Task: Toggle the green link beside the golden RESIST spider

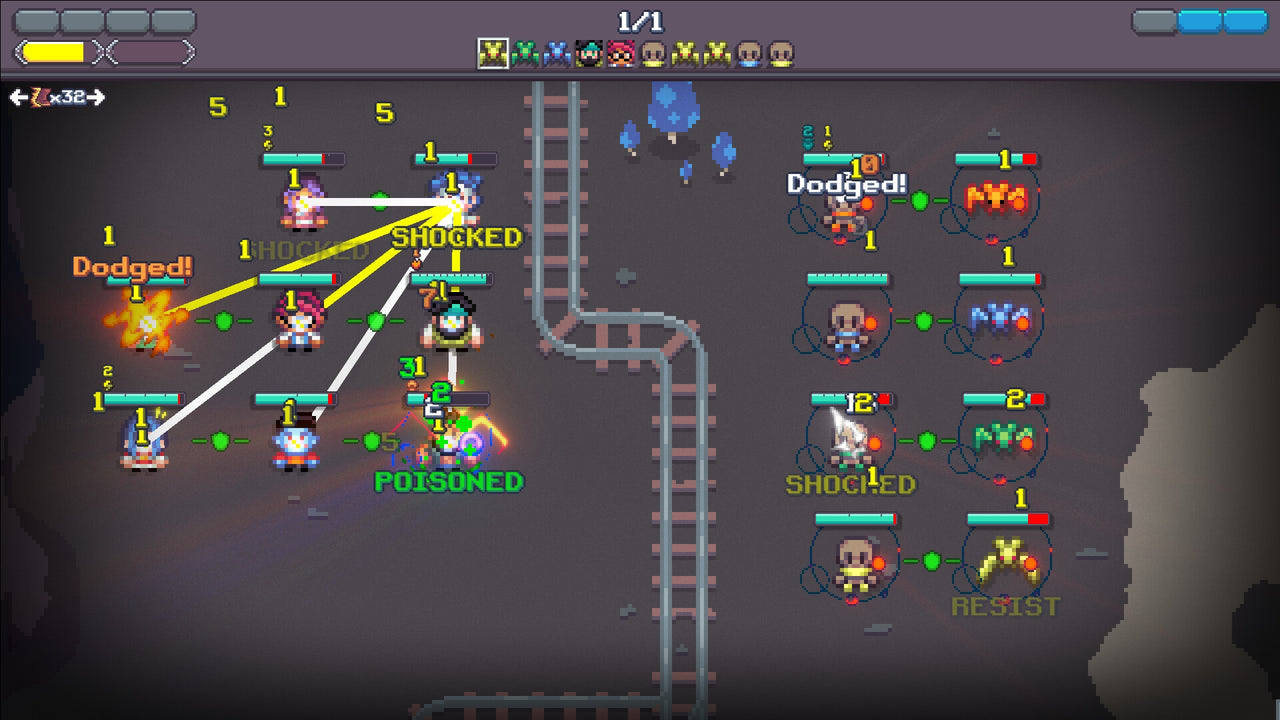Action: [x=930, y=560]
